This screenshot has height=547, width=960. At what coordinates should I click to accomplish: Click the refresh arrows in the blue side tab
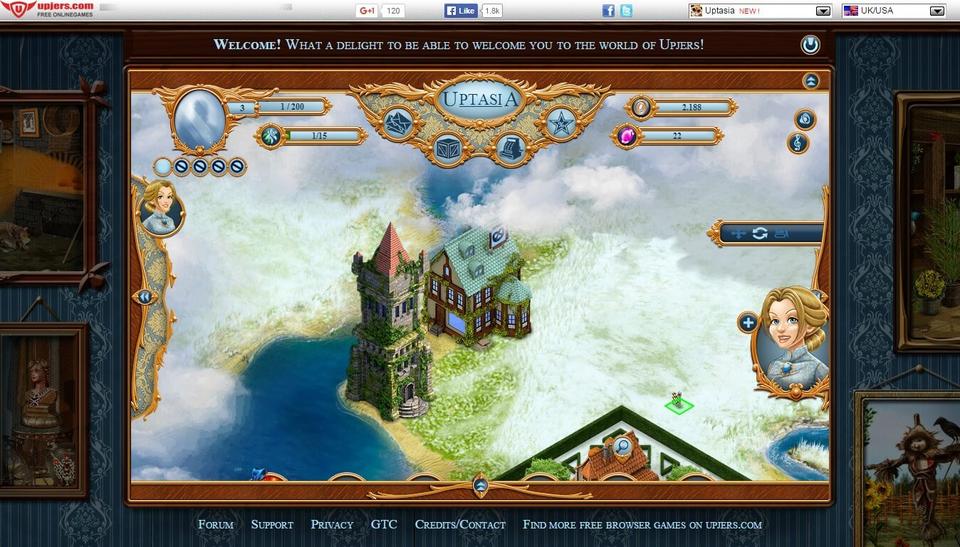click(760, 233)
